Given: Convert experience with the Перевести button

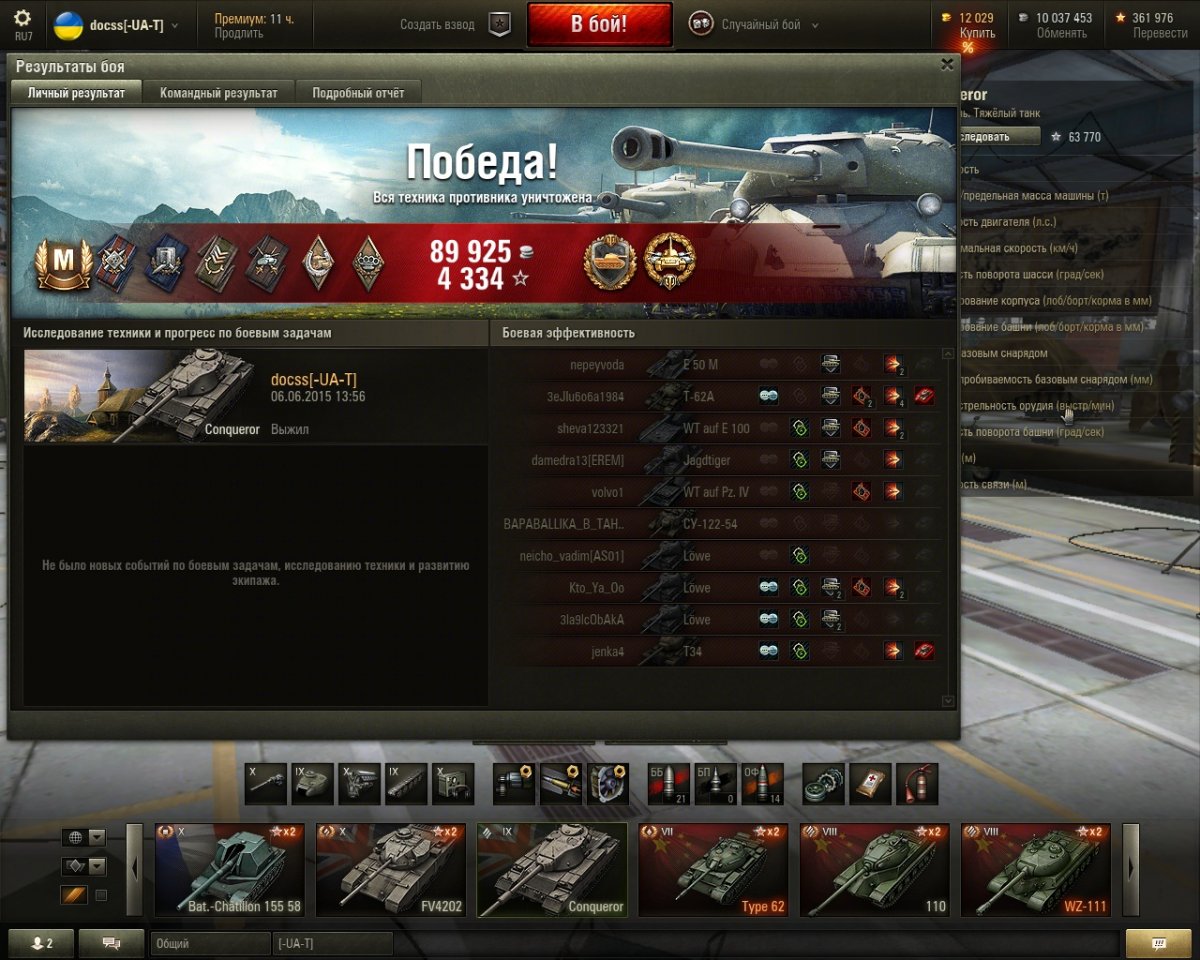Looking at the screenshot, I should click(1160, 33).
